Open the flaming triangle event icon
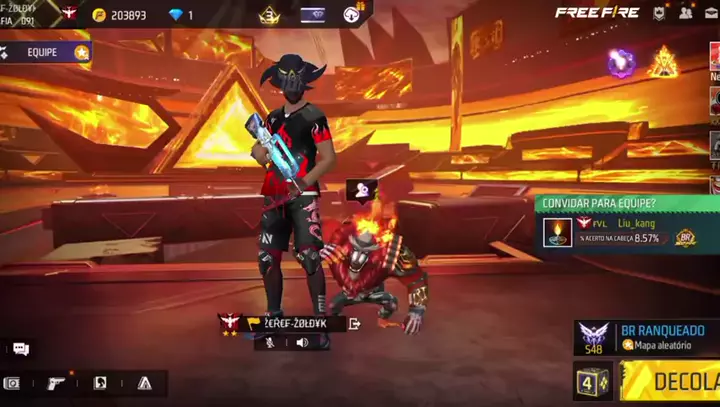The image size is (720, 407). point(663,63)
